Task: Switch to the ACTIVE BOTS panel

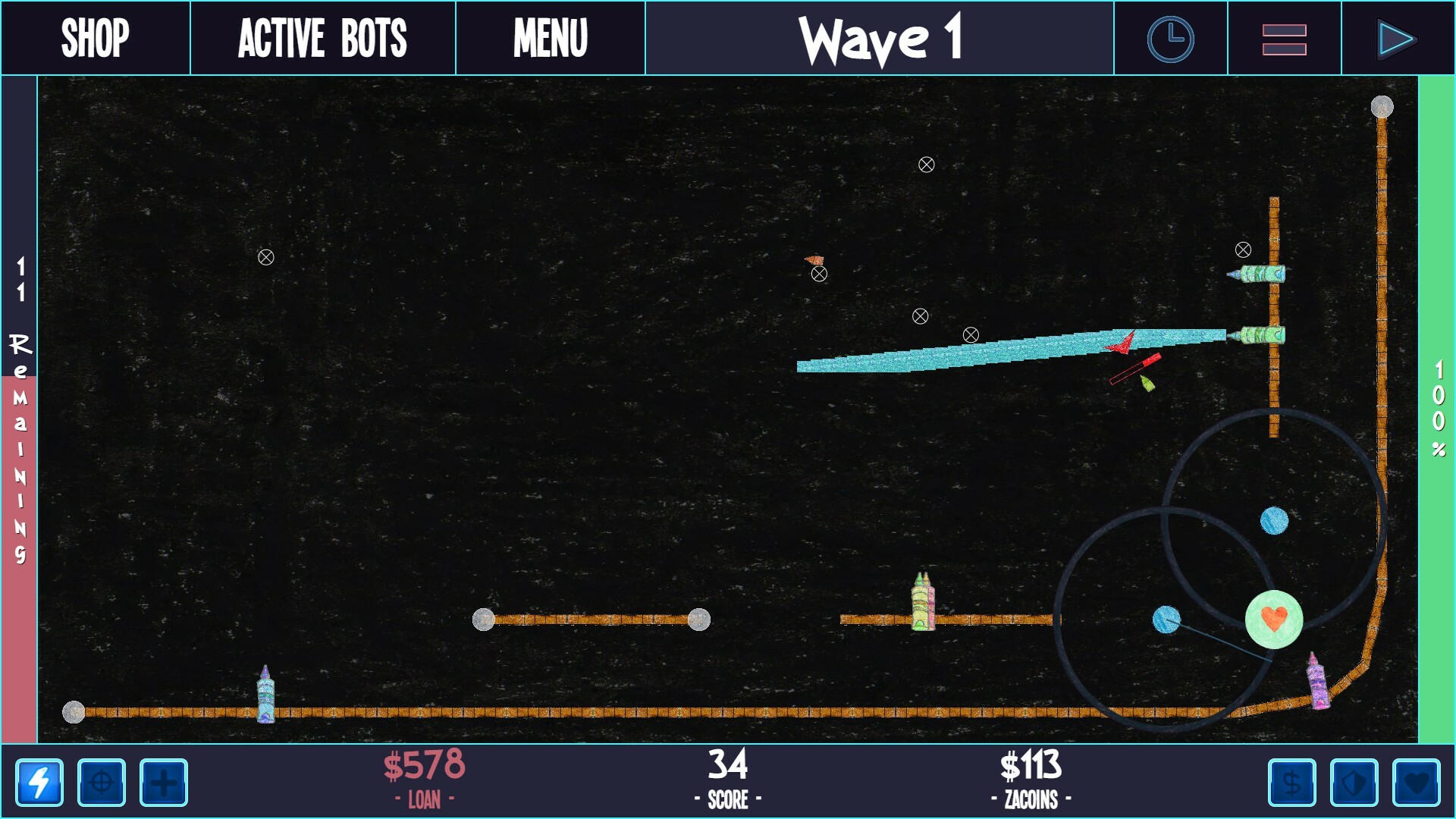Action: pos(322,36)
